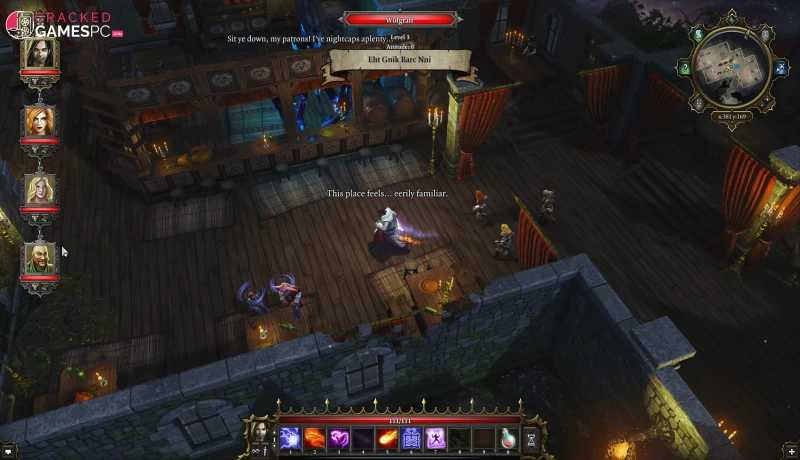The width and height of the screenshot is (800, 460).
Task: Click the CrackedGamesPC watermark logo
Action: (x=62, y=26)
